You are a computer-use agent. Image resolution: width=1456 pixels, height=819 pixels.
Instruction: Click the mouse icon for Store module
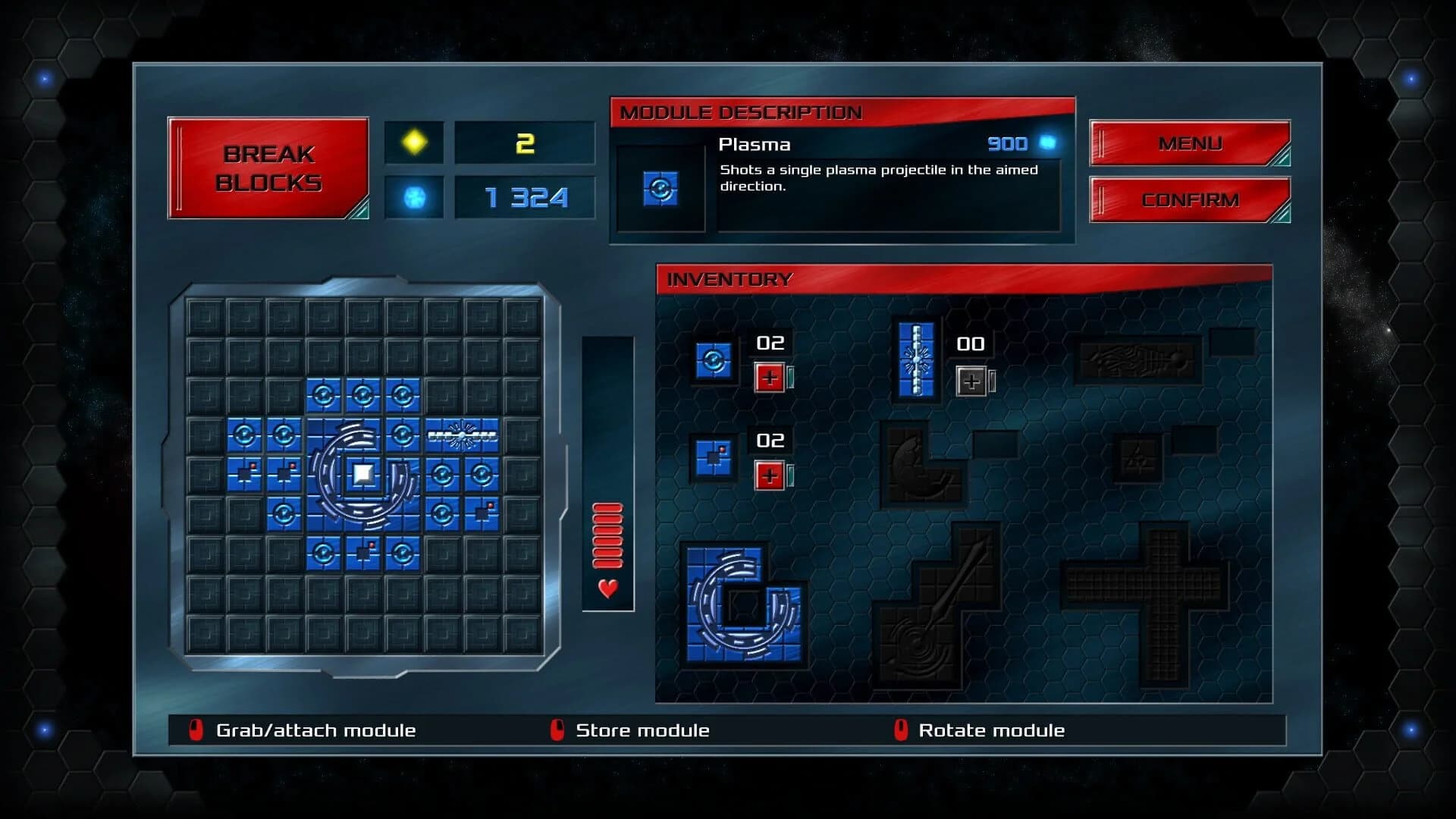click(x=556, y=730)
